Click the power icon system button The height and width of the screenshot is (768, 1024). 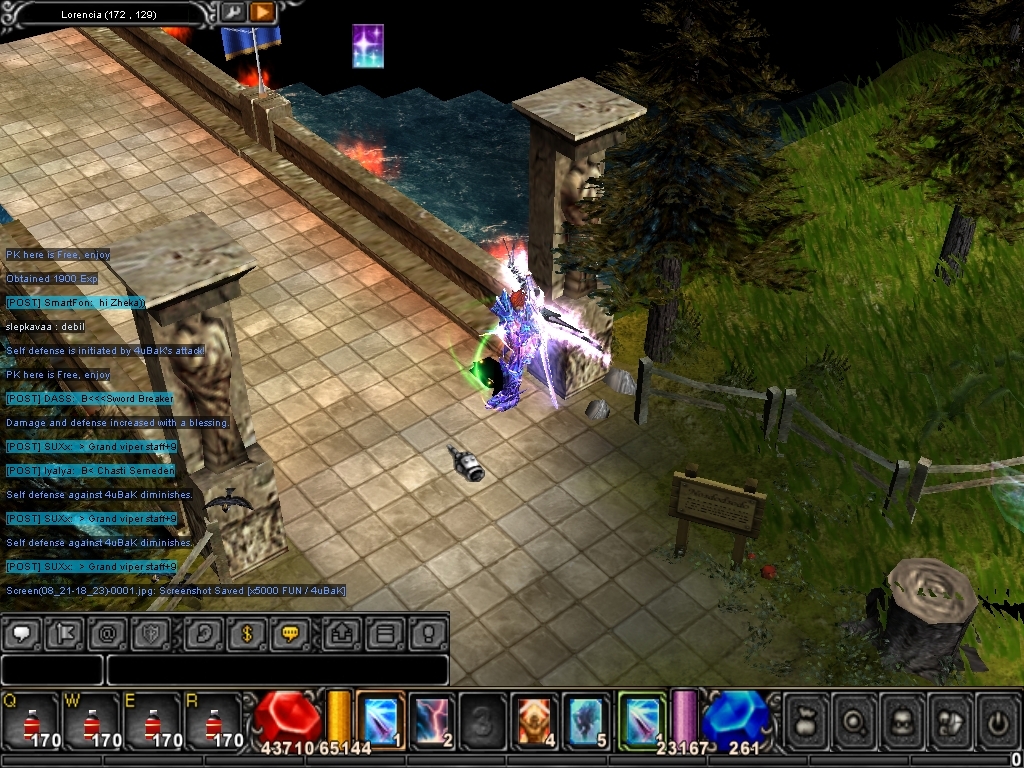pos(996,718)
